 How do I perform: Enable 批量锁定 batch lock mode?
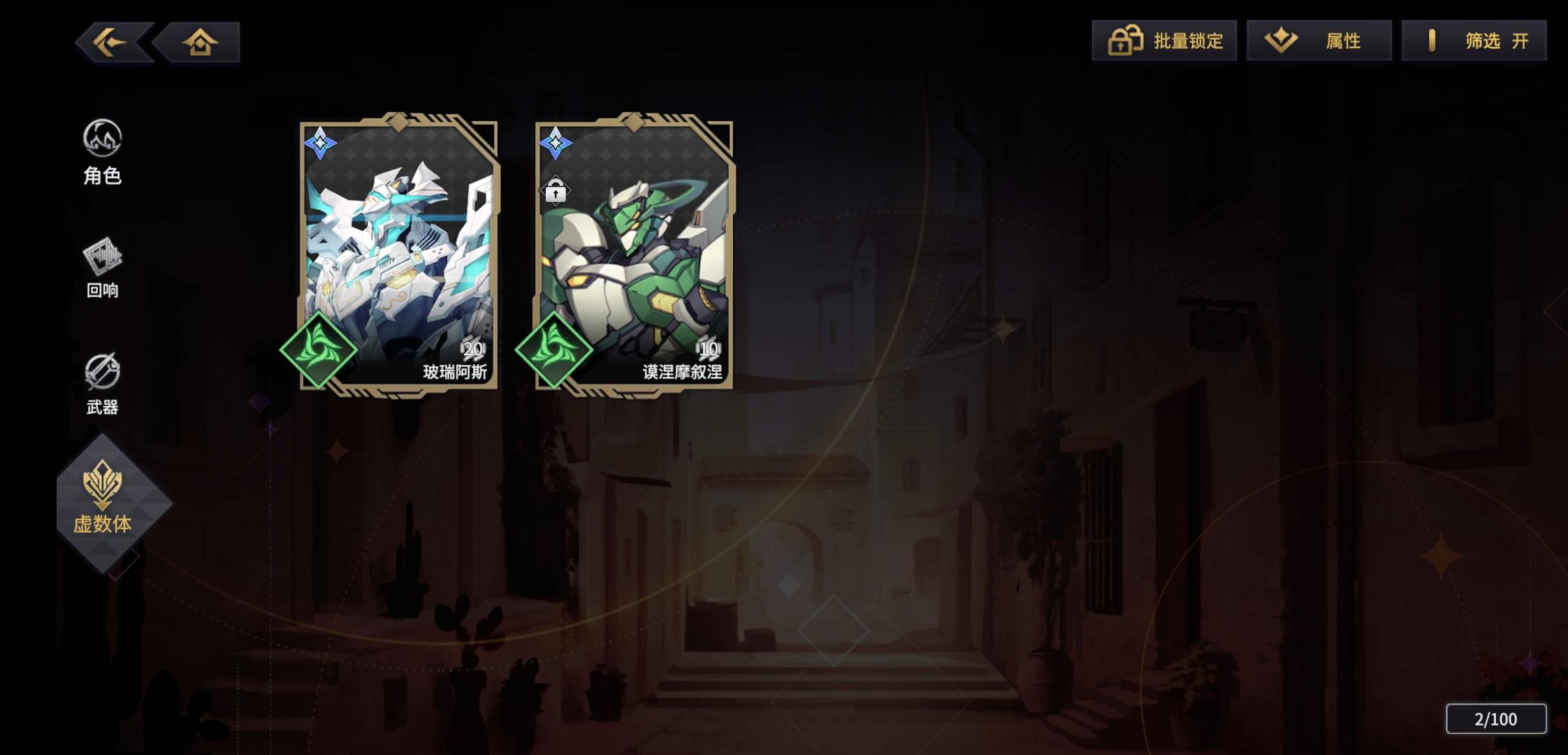[1163, 41]
